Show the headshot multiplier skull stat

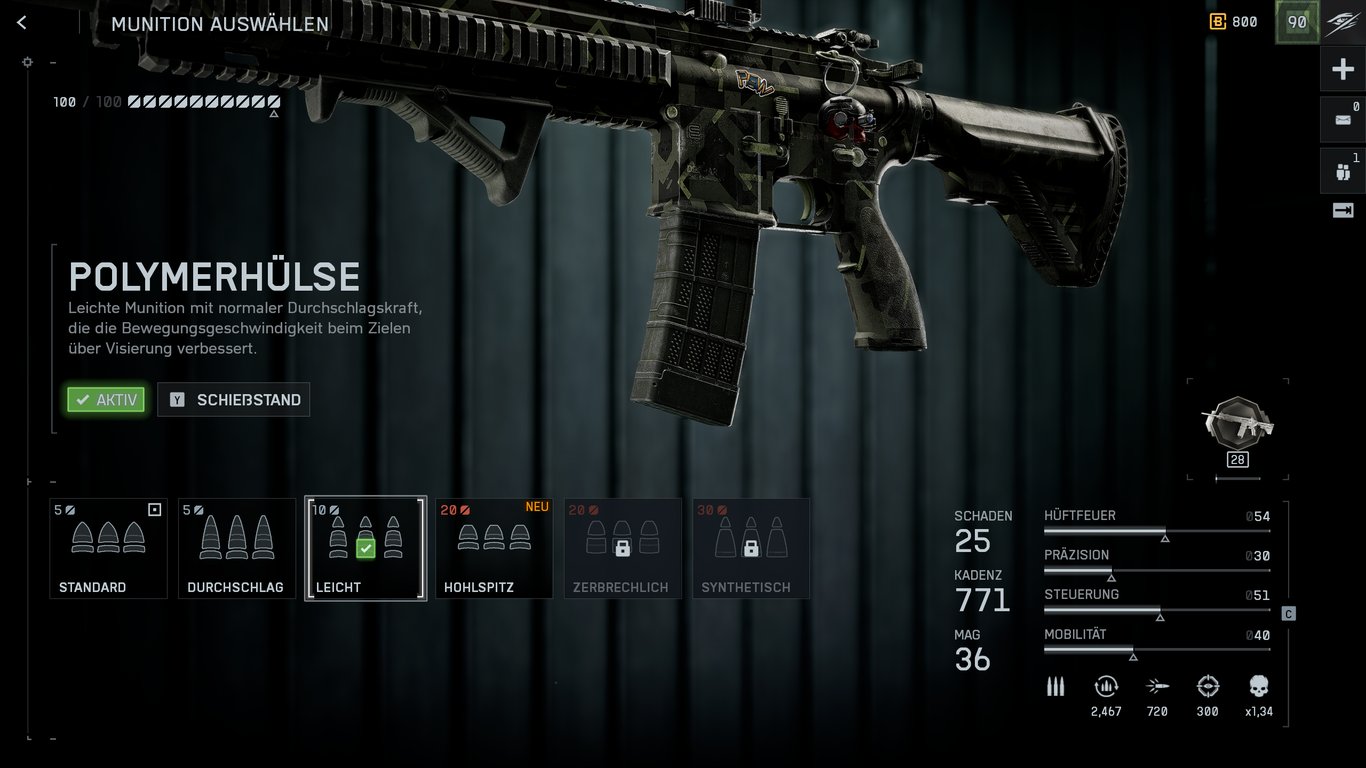coord(1258,687)
